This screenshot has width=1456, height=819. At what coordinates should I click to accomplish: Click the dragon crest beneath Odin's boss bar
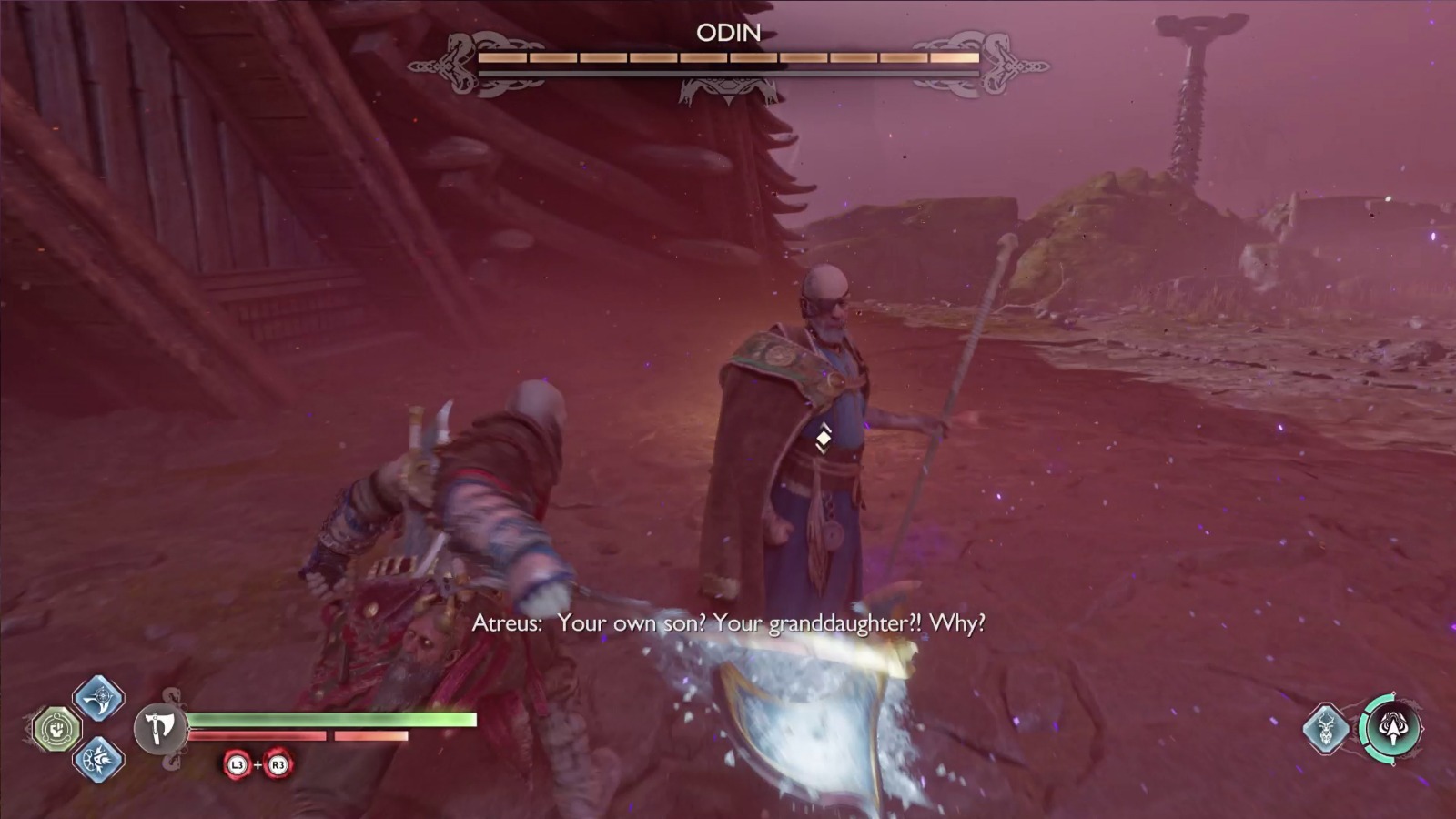pyautogui.click(x=728, y=86)
